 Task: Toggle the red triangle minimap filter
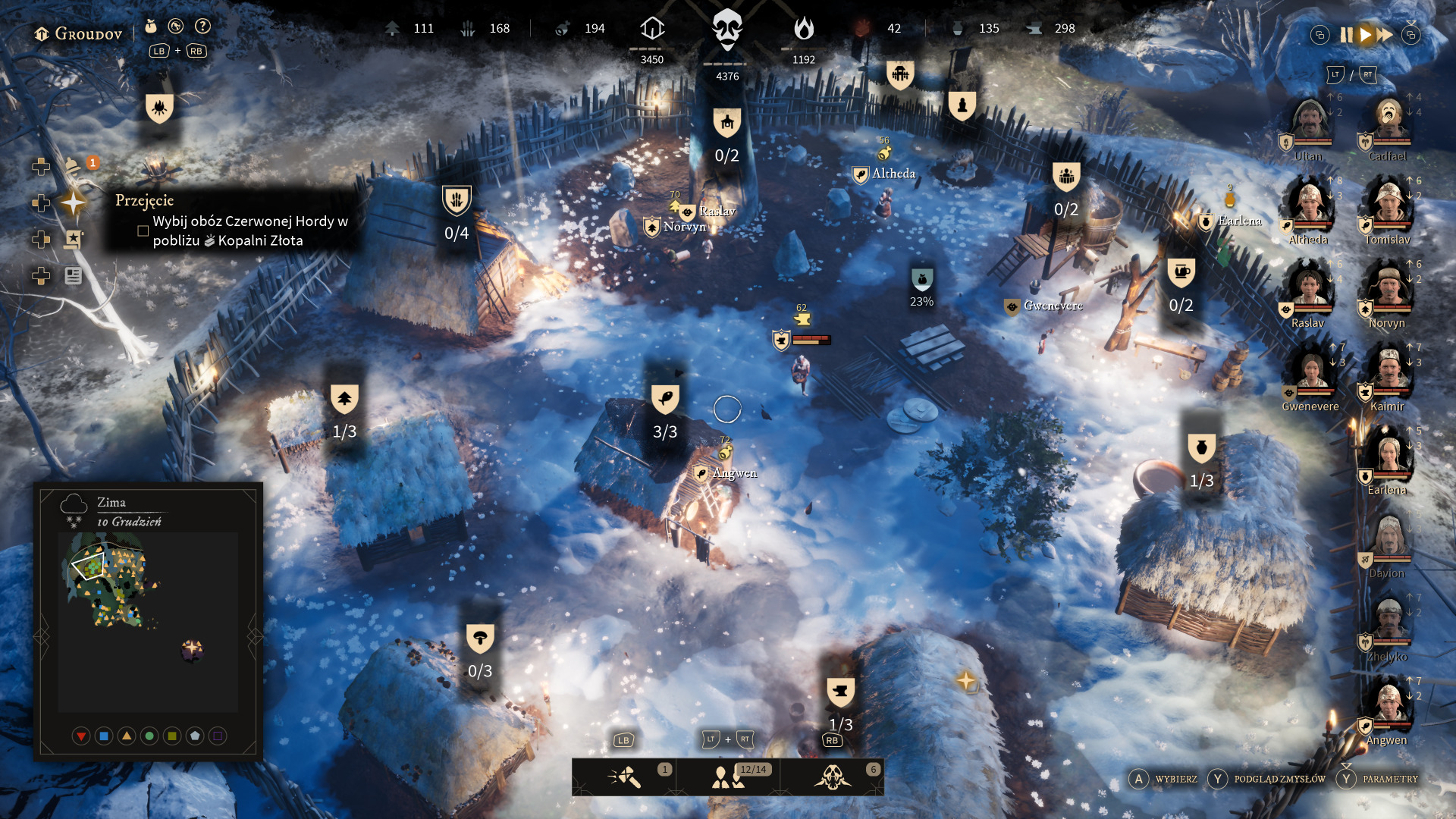click(x=81, y=736)
